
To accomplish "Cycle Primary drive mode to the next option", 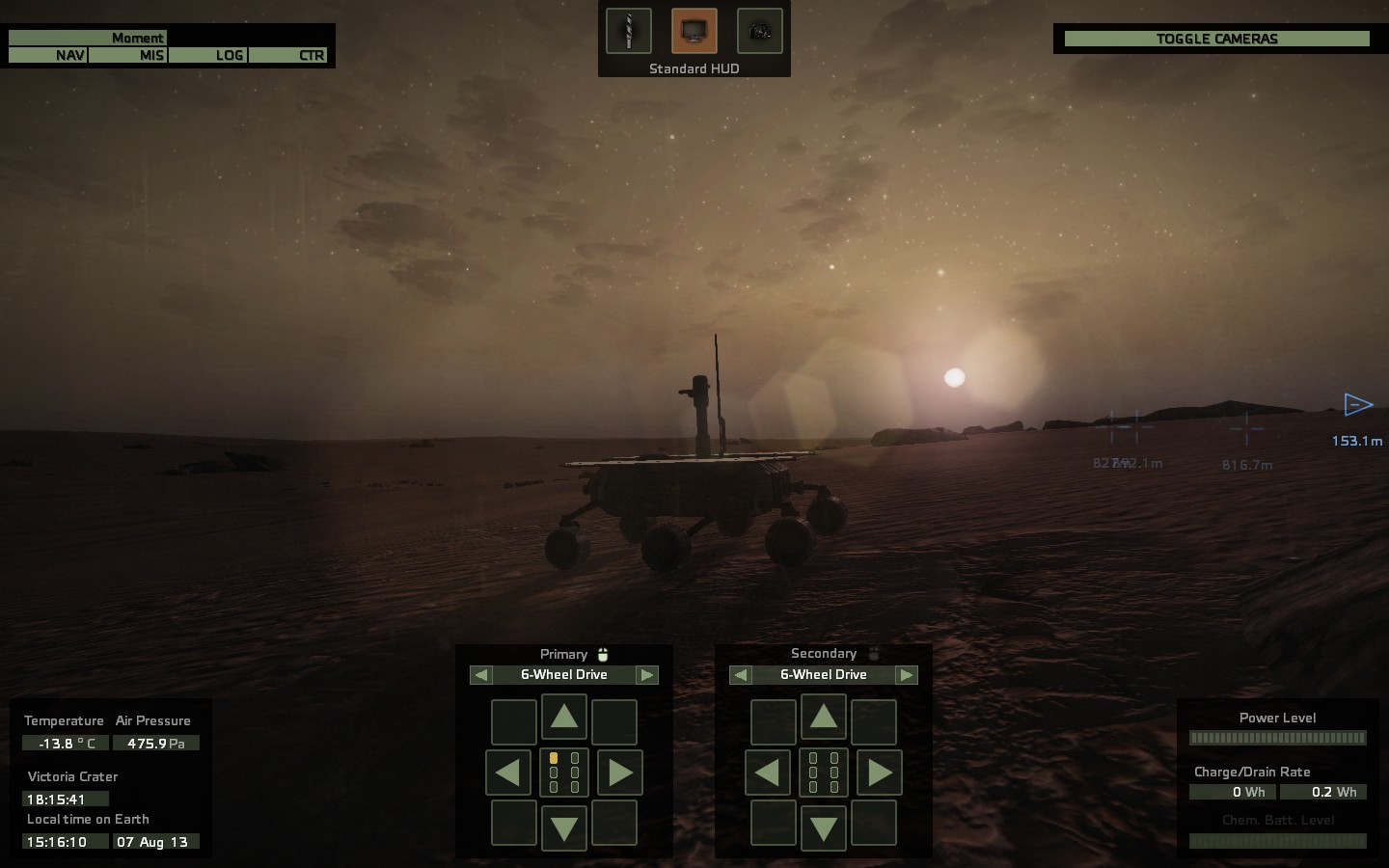I will click(647, 675).
